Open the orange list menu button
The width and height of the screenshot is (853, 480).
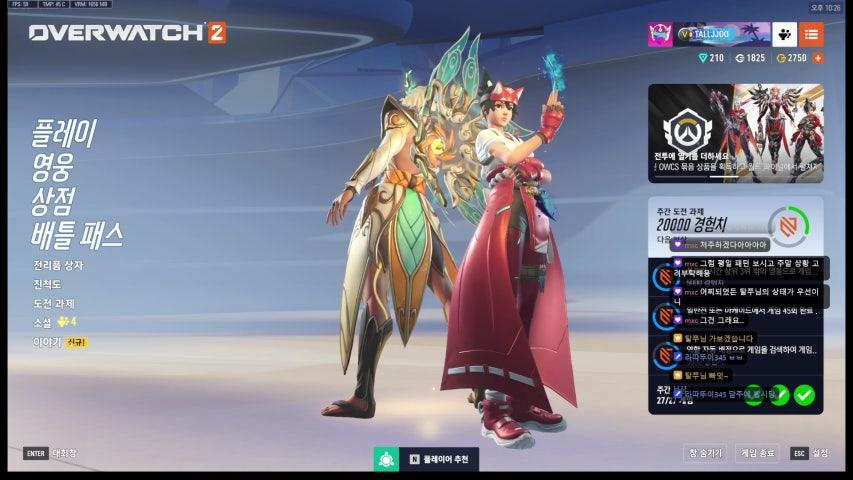[811, 34]
